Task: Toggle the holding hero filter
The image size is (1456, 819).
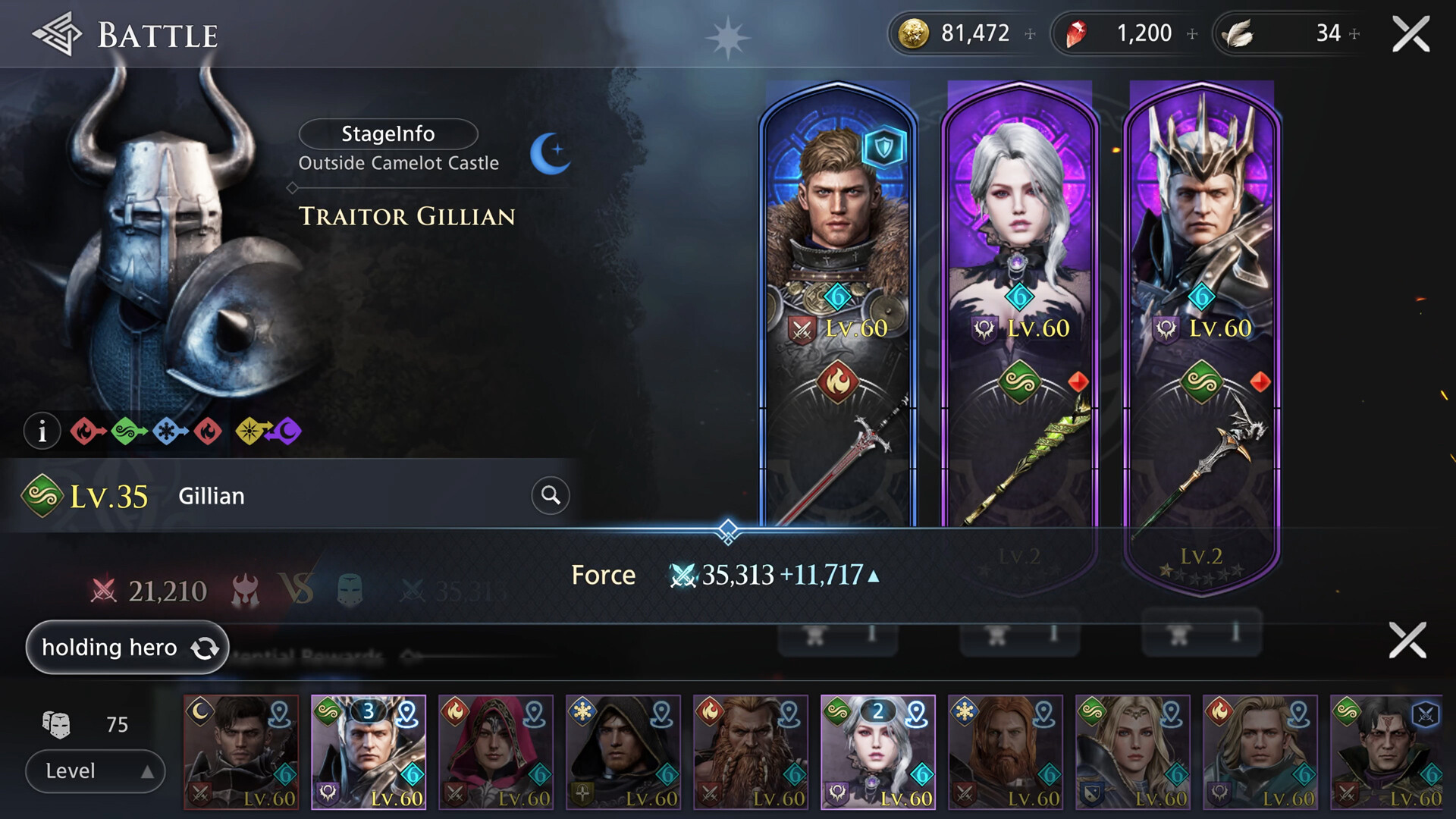Action: tap(126, 648)
